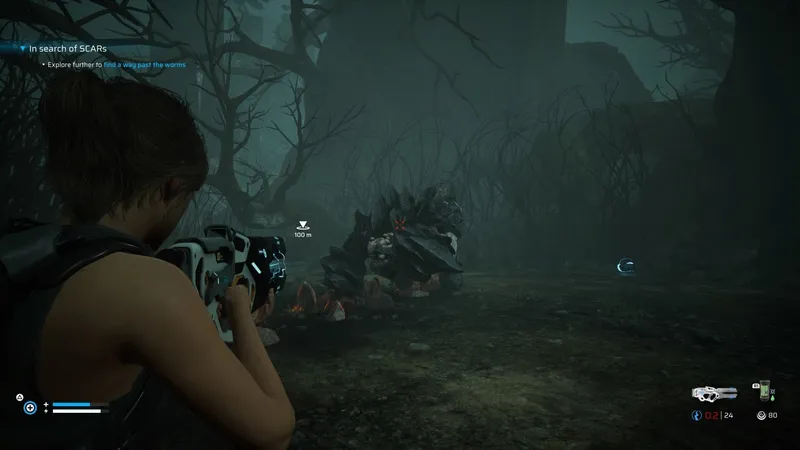Screen dimensions: 800x450
Task: Collapse the quest tracker's blue arrow
Action: click(x=22, y=47)
